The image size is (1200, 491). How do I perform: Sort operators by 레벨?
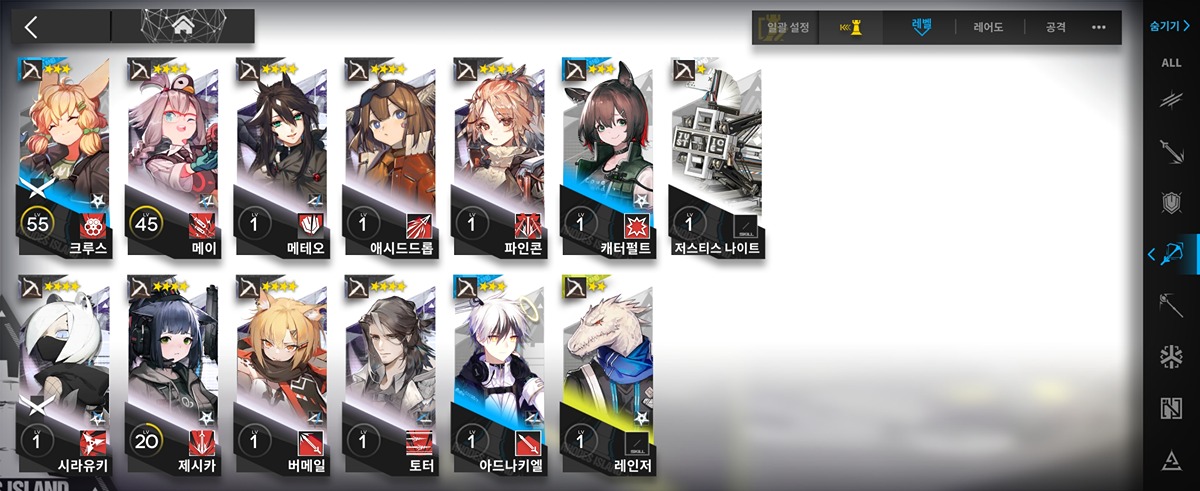click(921, 27)
